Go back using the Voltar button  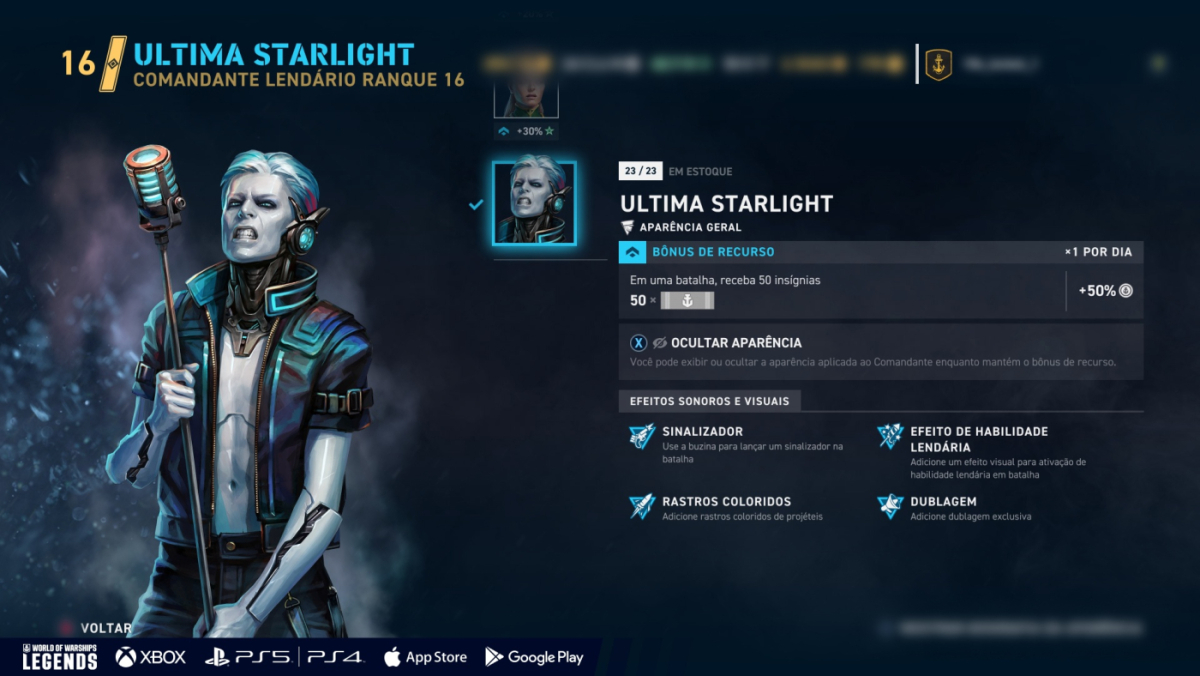pos(105,628)
